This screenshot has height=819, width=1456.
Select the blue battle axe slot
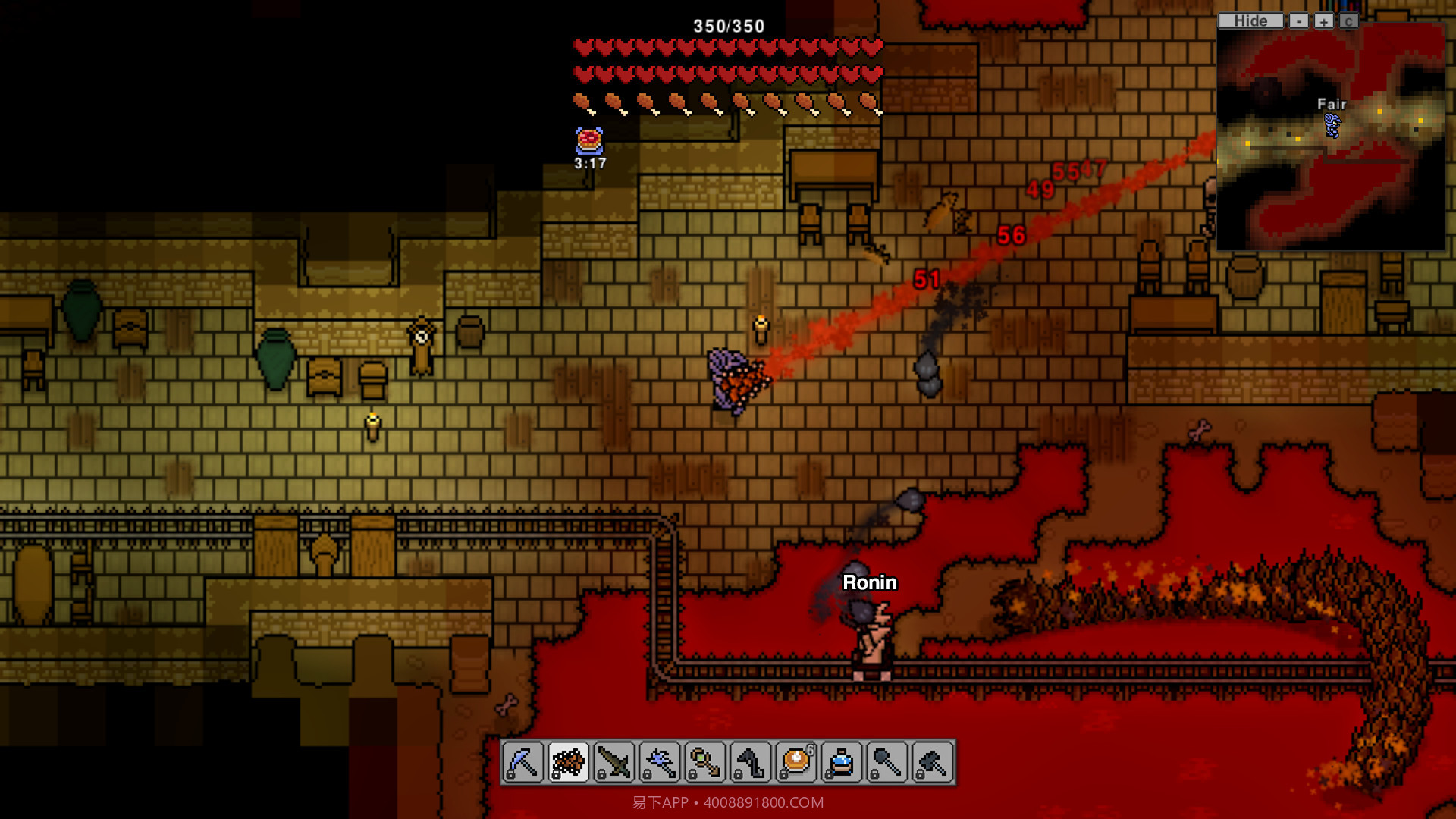[660, 762]
